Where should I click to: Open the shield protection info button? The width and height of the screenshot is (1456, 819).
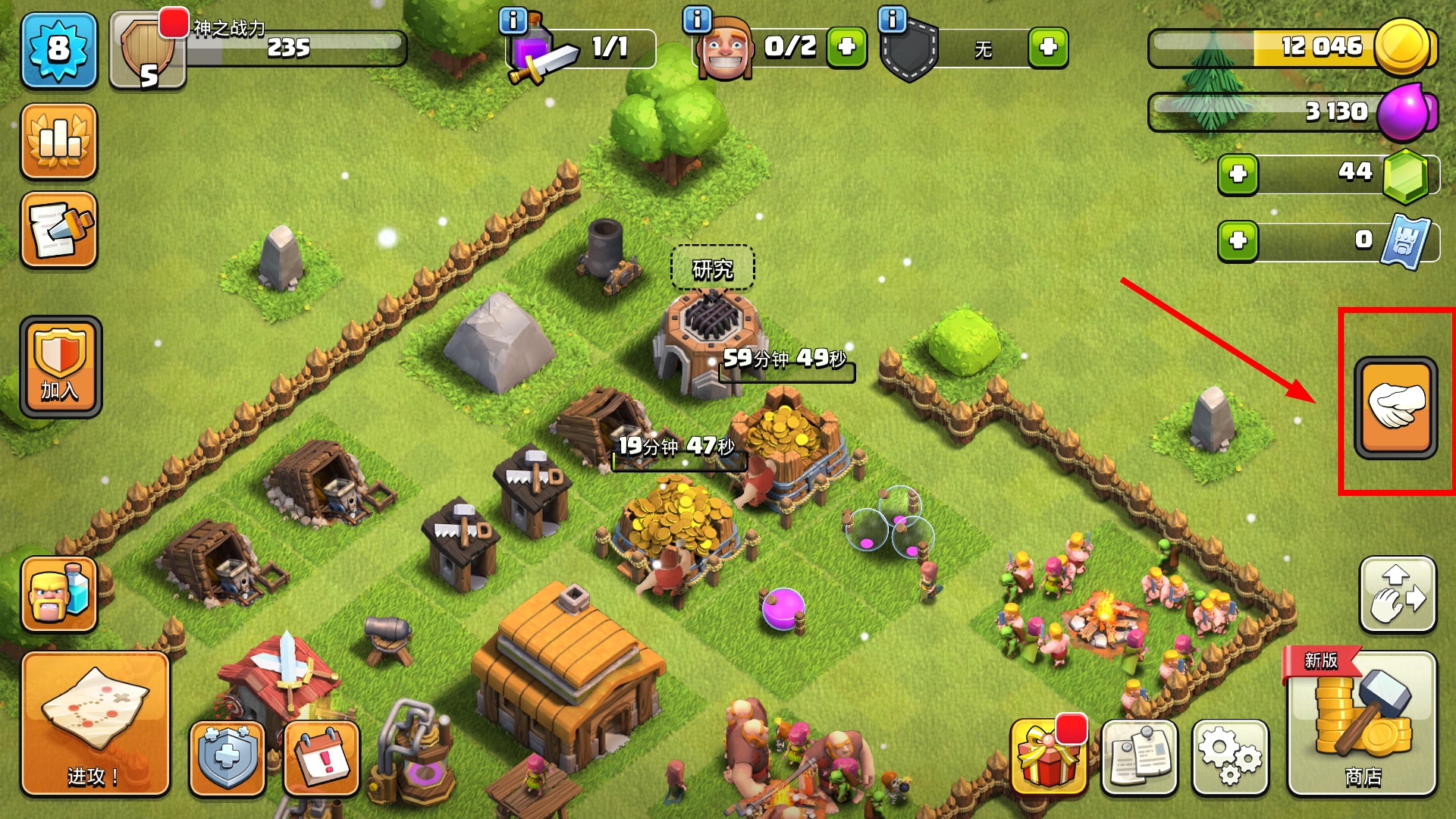click(227, 758)
